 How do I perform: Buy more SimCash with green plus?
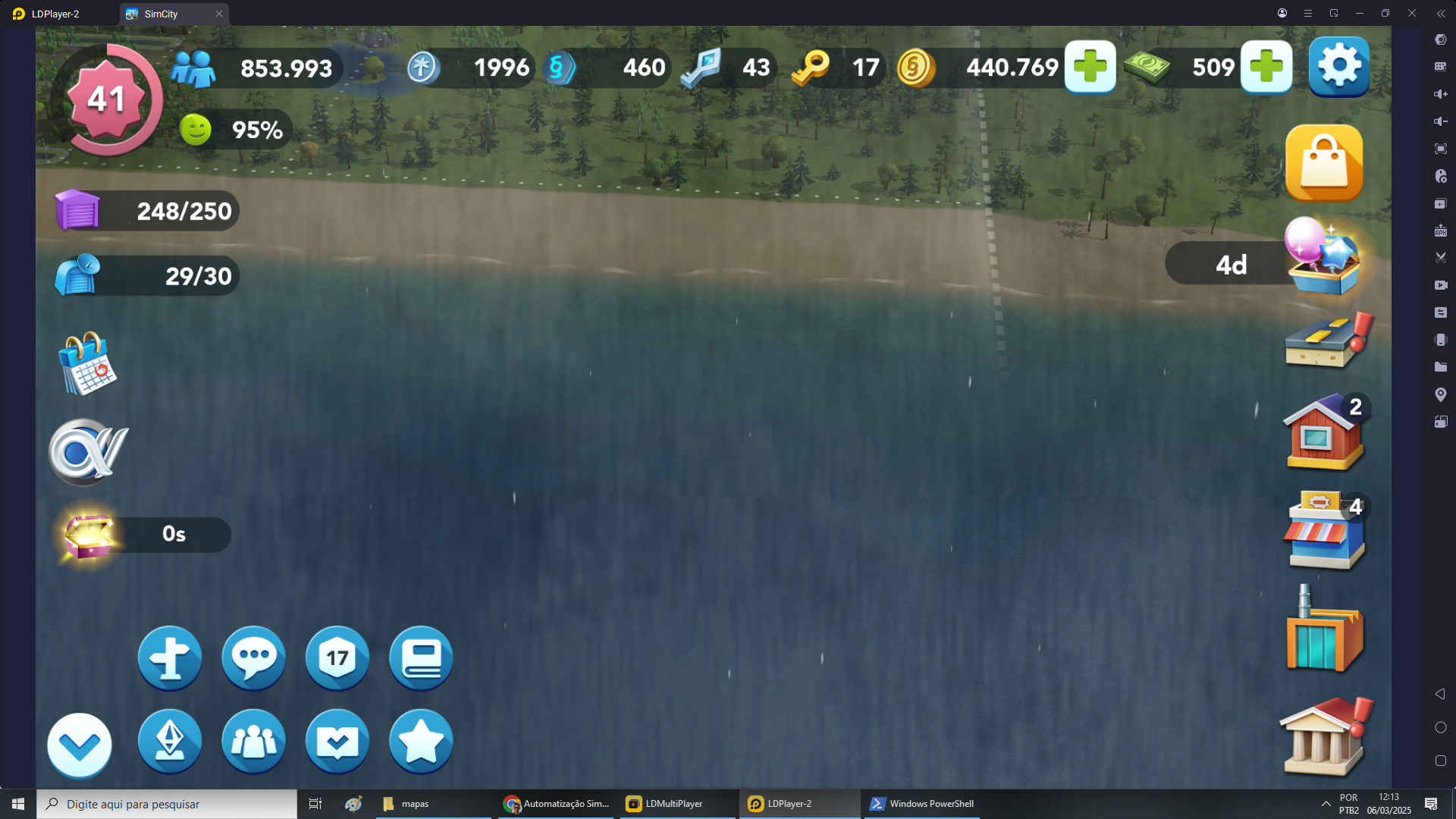(x=1266, y=67)
